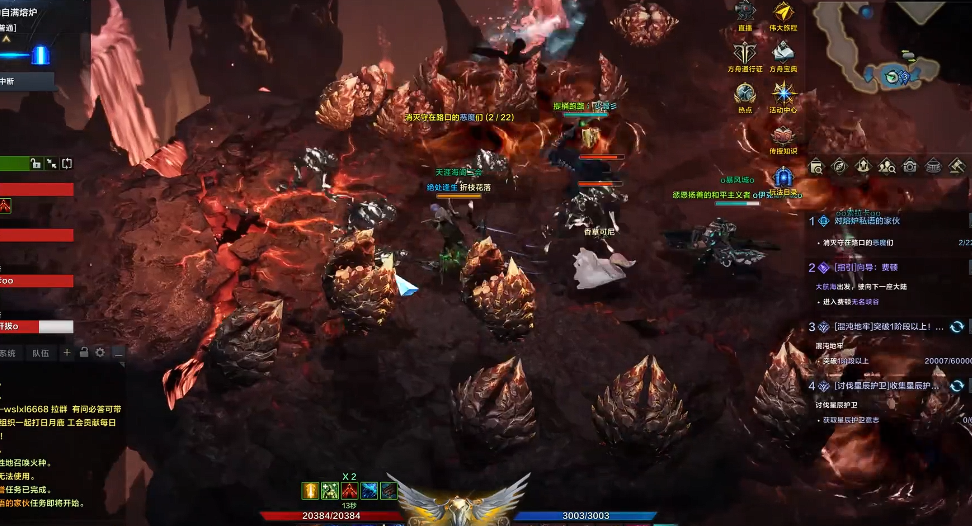Screen dimensions: 972x526
Task: Switch to the 队伍 party chat tab
Action: click(x=41, y=353)
